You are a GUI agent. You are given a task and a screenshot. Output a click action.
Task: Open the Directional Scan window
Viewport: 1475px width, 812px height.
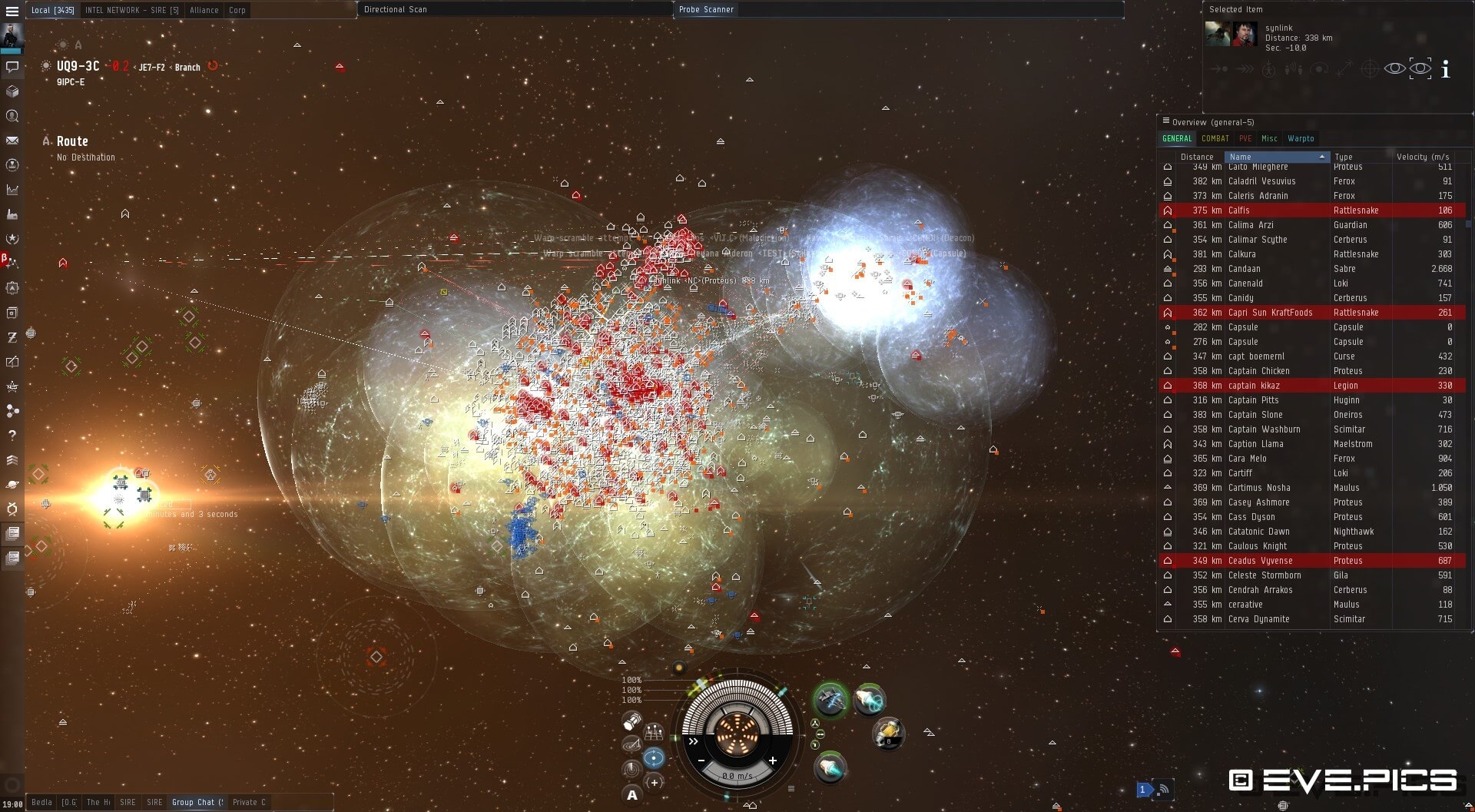click(396, 9)
